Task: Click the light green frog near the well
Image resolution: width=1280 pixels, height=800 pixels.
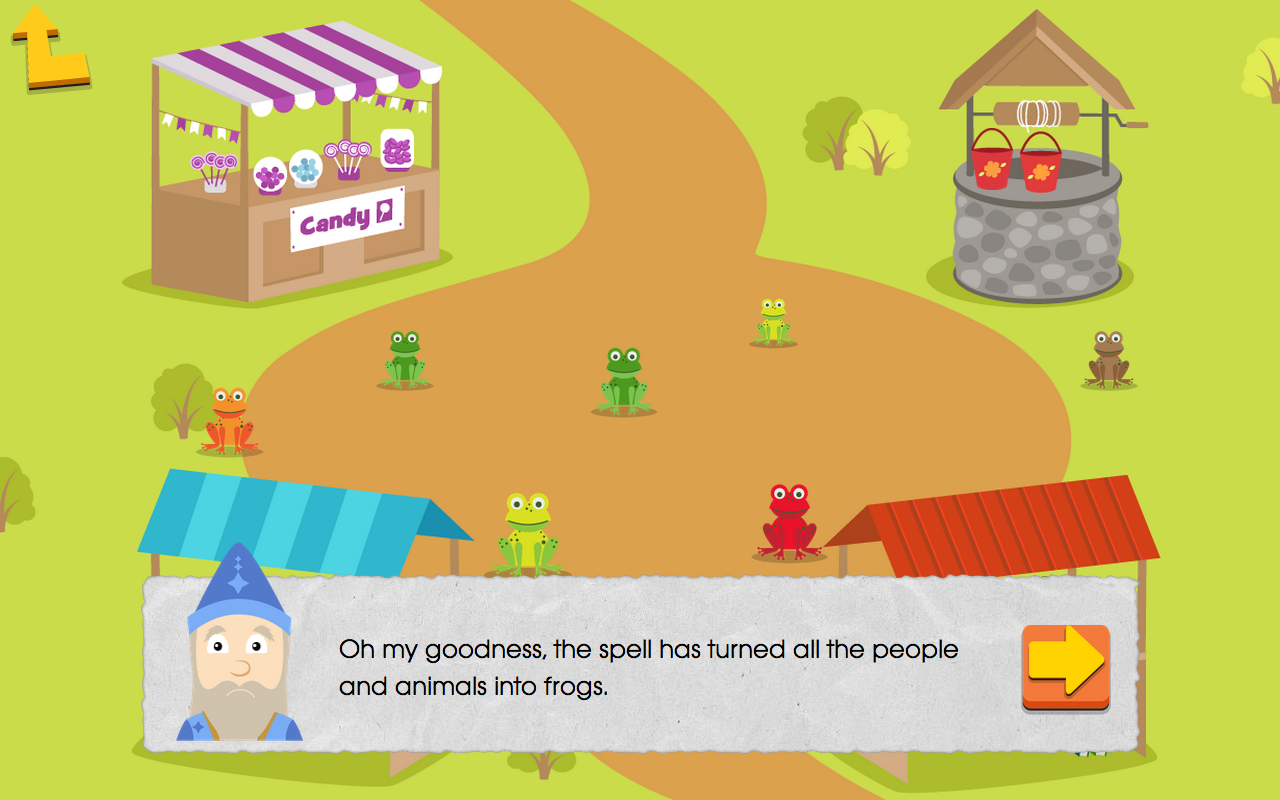Action: 772,320
